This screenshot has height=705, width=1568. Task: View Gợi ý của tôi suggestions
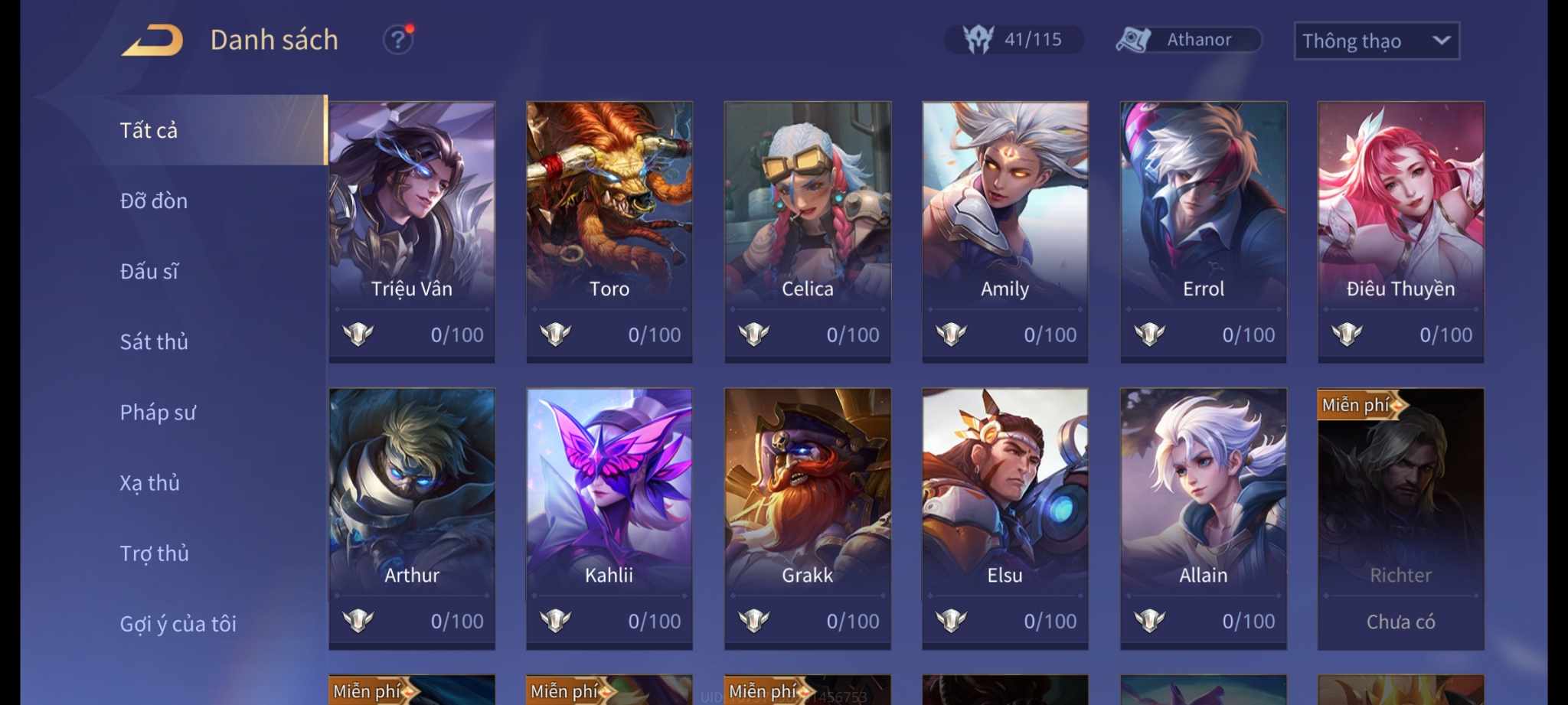pyautogui.click(x=178, y=624)
